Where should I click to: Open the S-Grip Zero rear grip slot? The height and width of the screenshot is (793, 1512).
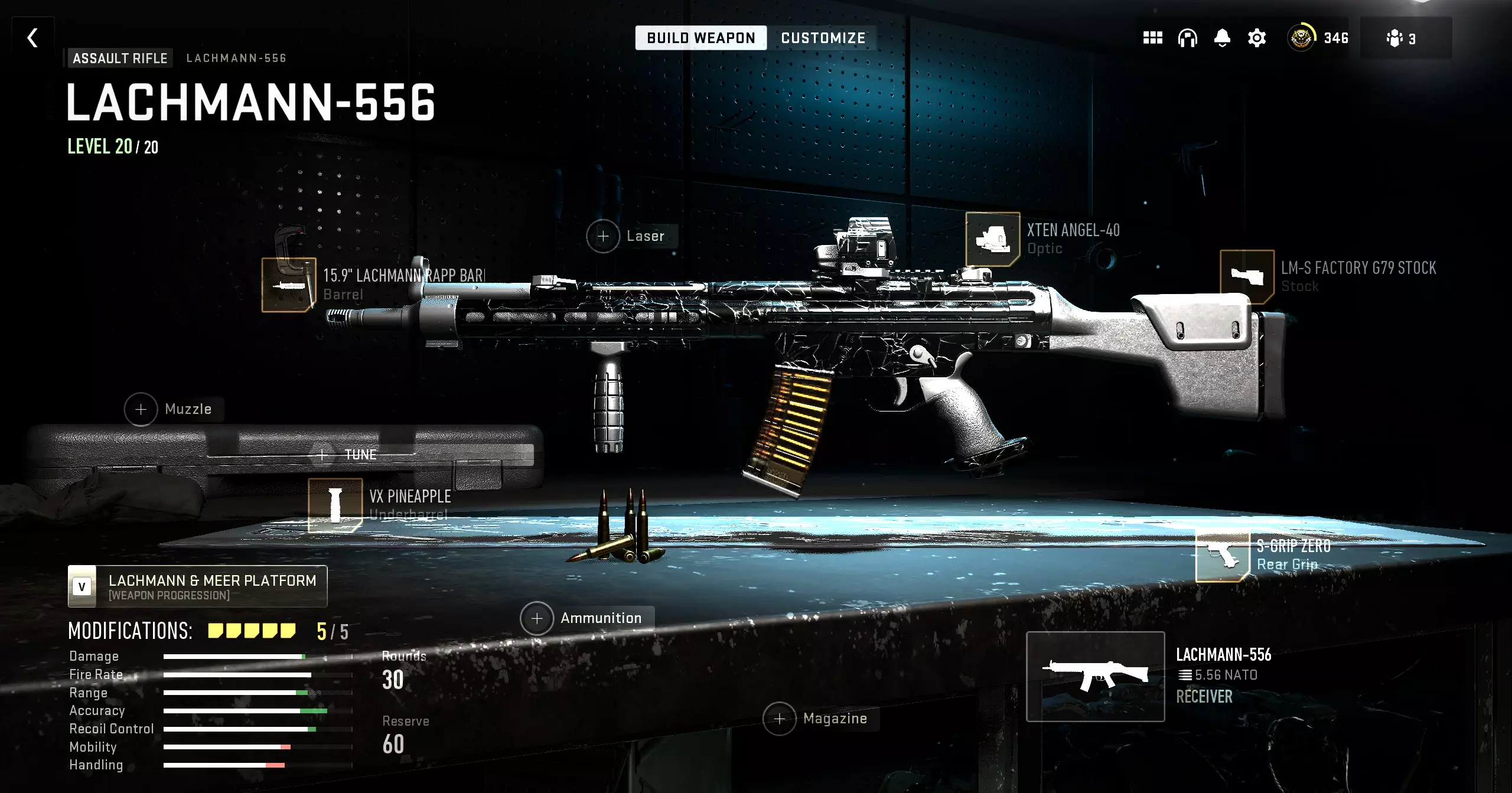tap(1222, 555)
